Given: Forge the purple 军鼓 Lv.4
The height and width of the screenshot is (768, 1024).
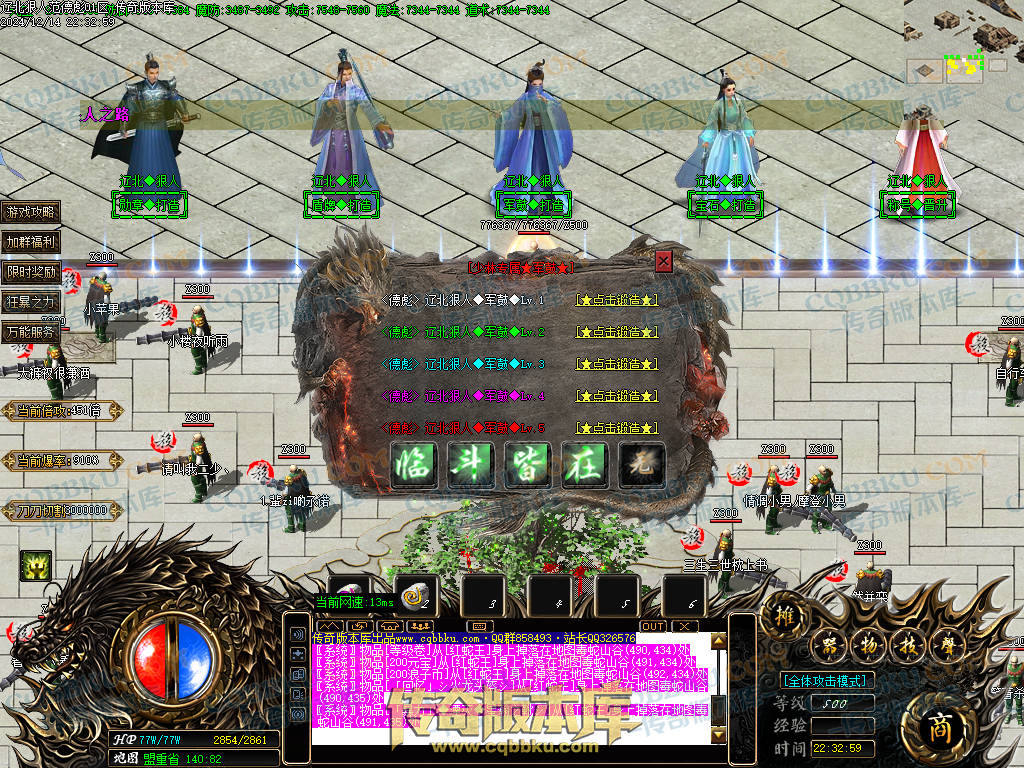Looking at the screenshot, I should click(617, 396).
